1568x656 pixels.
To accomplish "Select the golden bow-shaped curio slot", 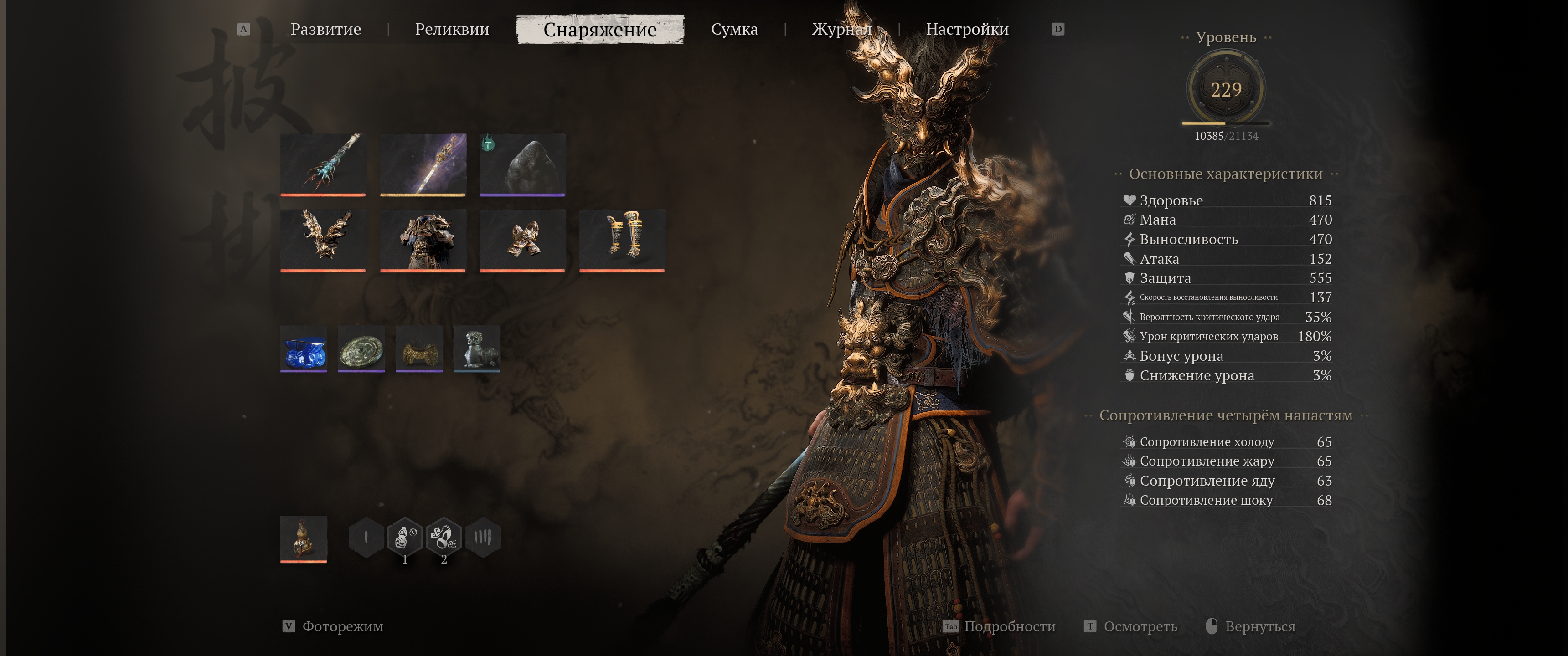I will click(x=419, y=348).
